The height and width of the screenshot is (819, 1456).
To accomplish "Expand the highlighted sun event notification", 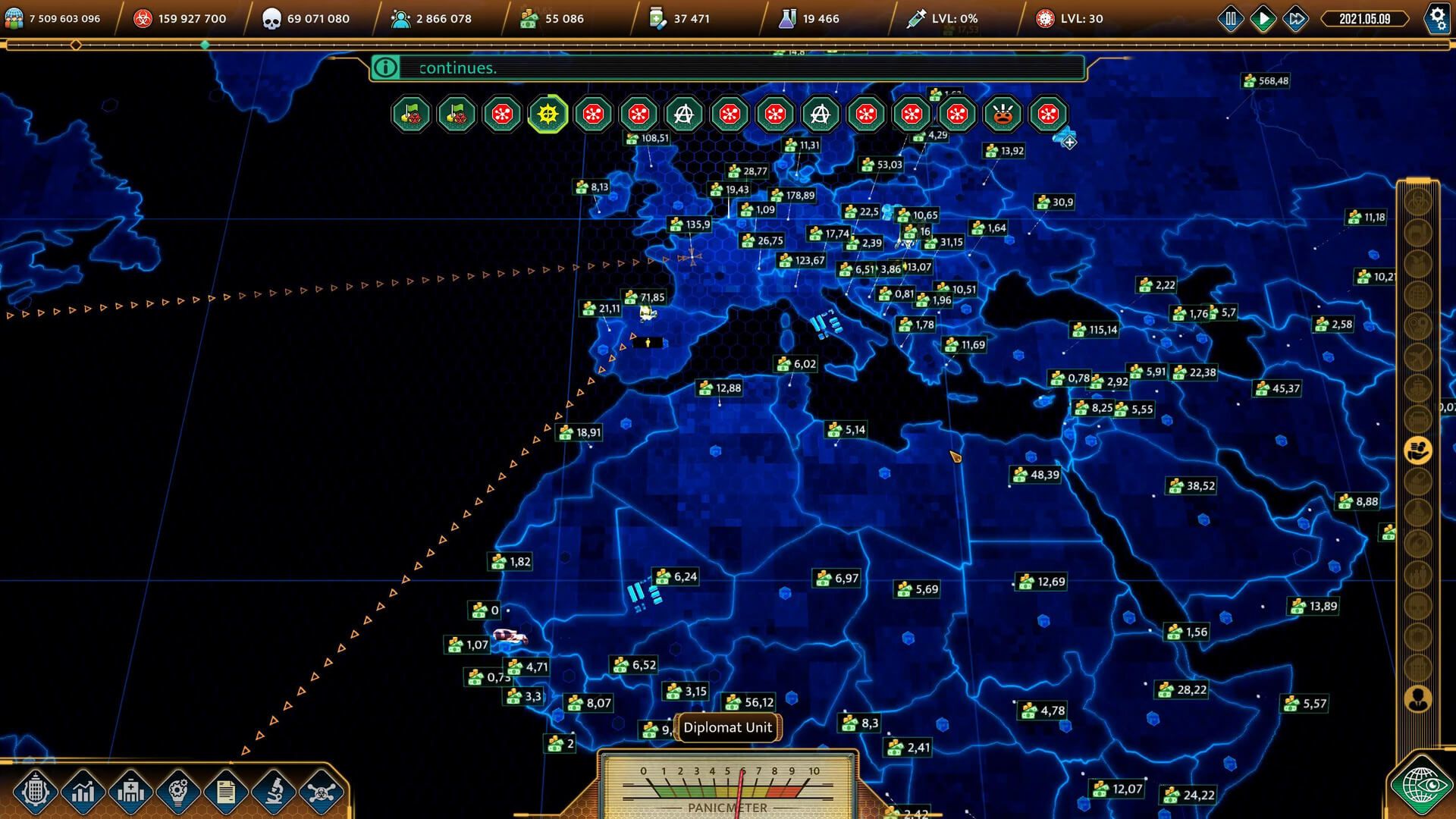I will coord(548,115).
